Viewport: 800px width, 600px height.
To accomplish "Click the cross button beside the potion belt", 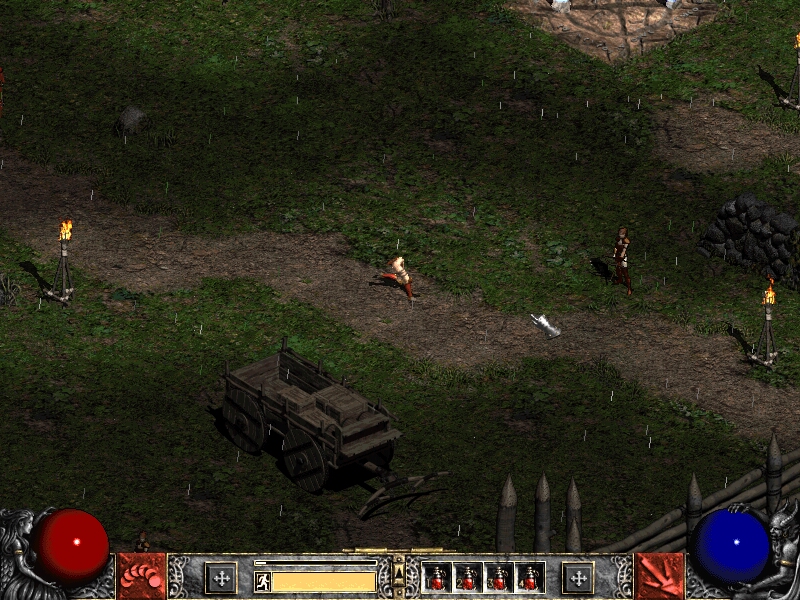I will point(577,577).
